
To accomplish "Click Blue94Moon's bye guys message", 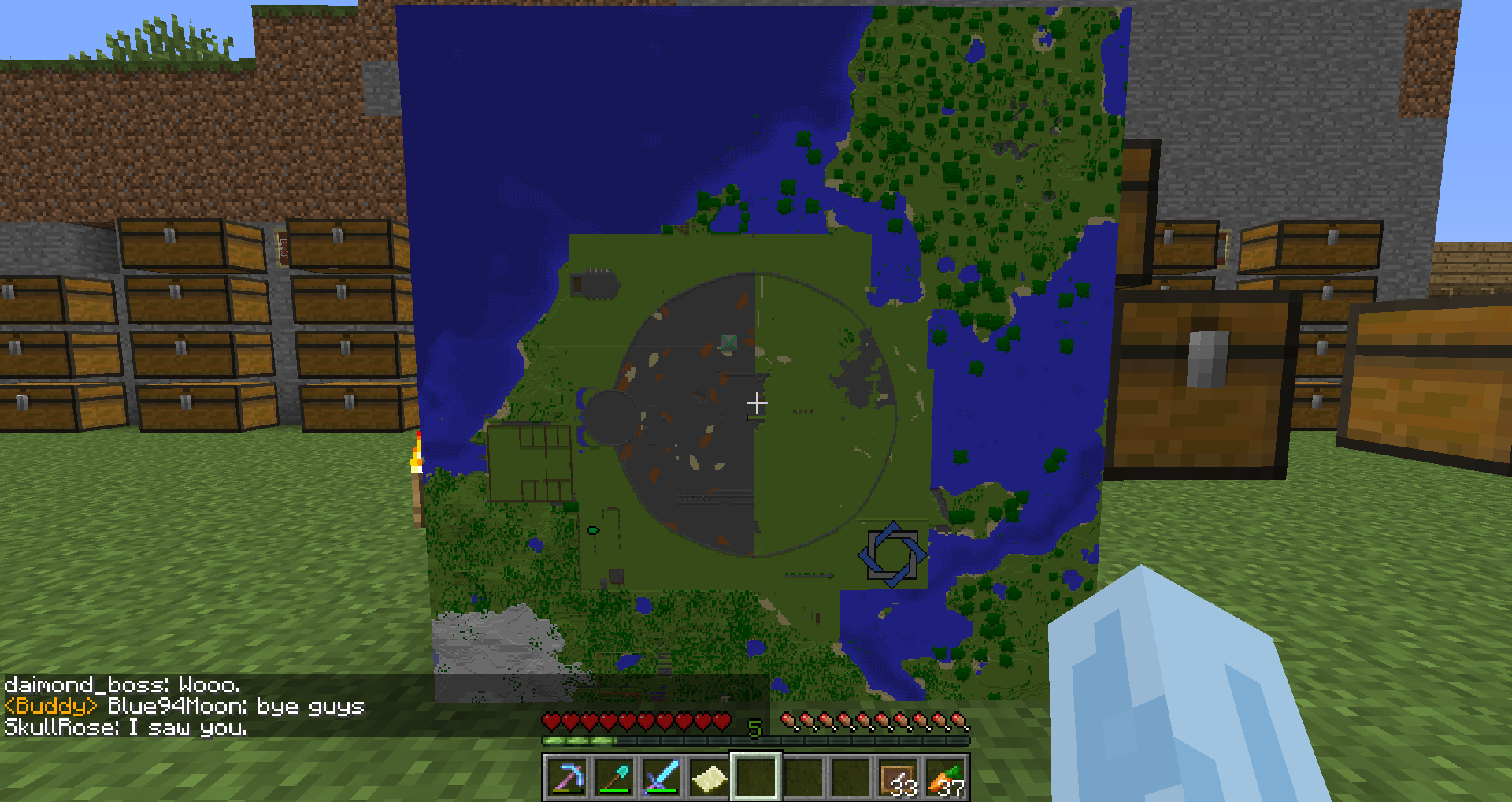I will coord(232,706).
